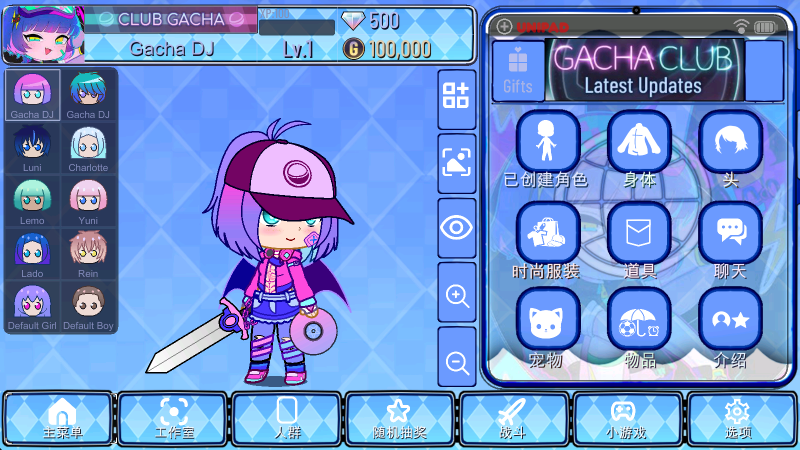Go to the 主菜单 home tab

click(x=62, y=418)
